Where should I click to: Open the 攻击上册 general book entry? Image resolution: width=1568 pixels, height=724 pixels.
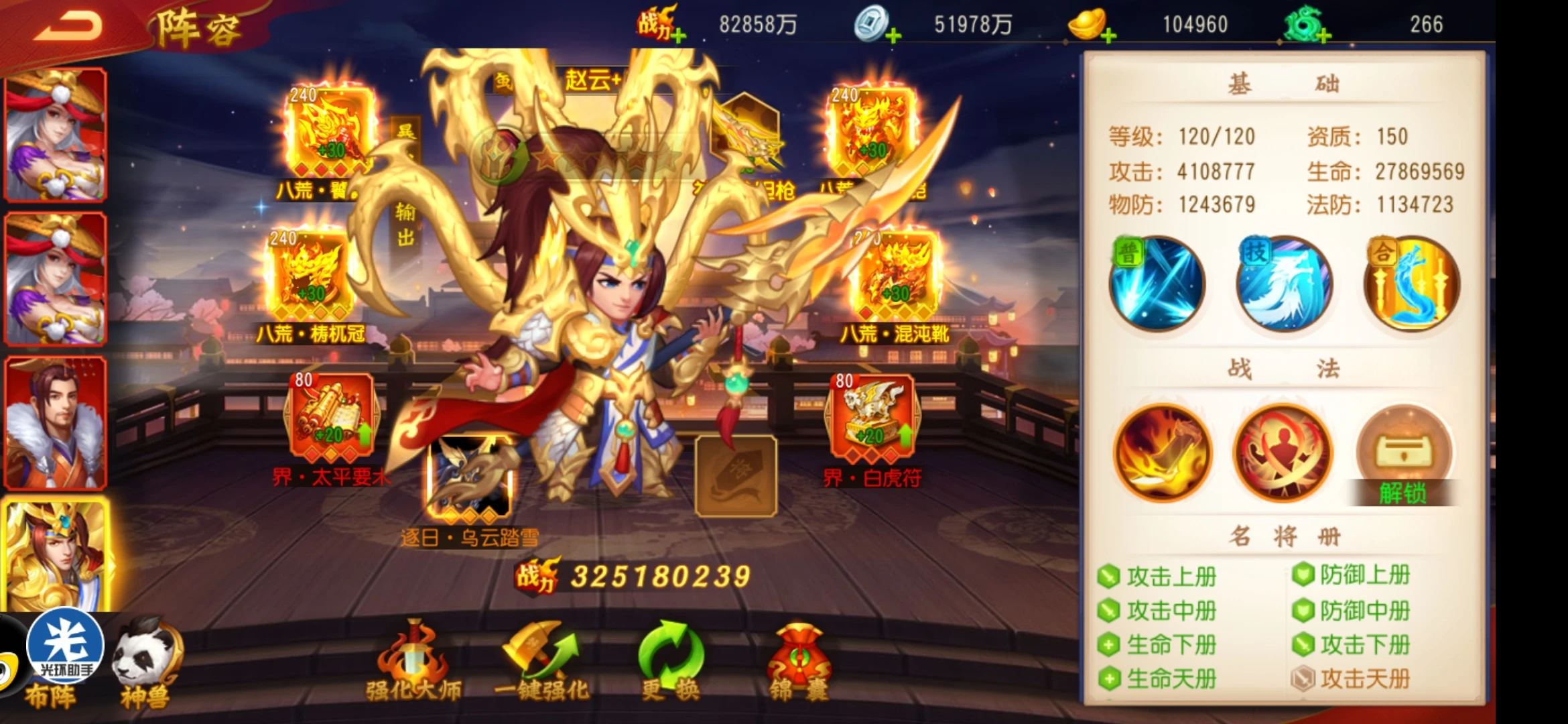[1171, 577]
